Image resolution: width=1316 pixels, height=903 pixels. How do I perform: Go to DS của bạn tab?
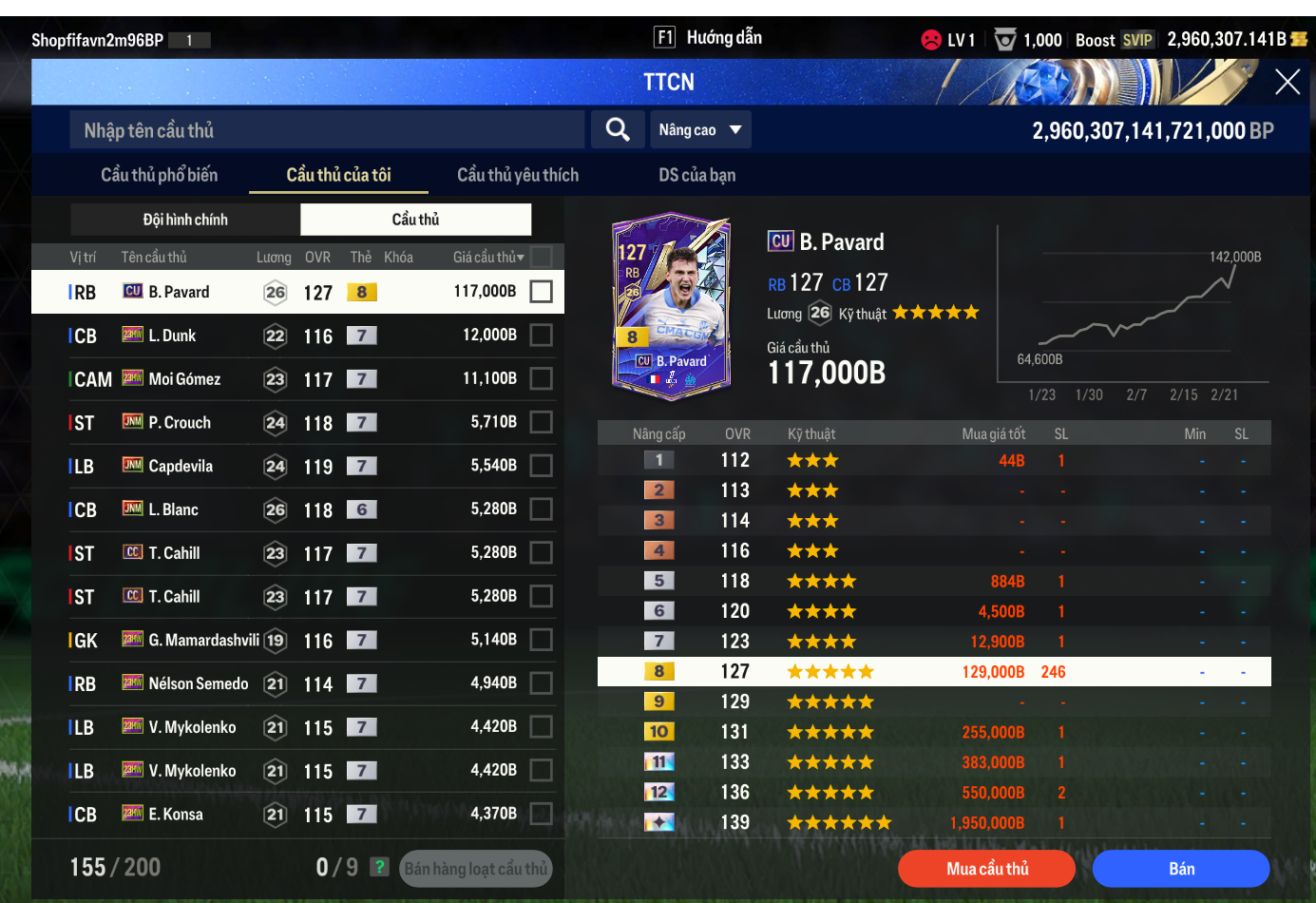tap(696, 175)
